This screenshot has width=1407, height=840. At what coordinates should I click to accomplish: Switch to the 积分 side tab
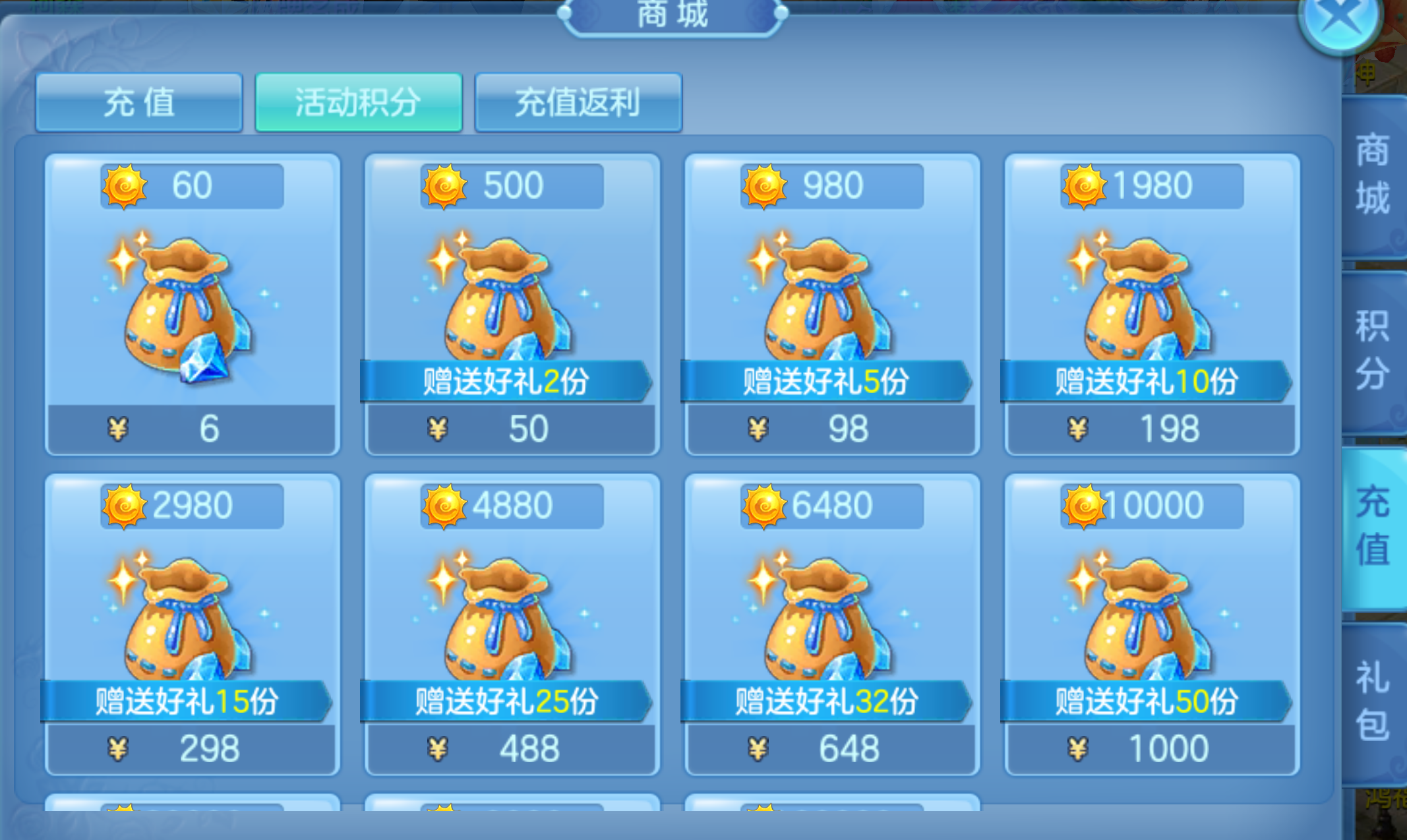[x=1373, y=349]
